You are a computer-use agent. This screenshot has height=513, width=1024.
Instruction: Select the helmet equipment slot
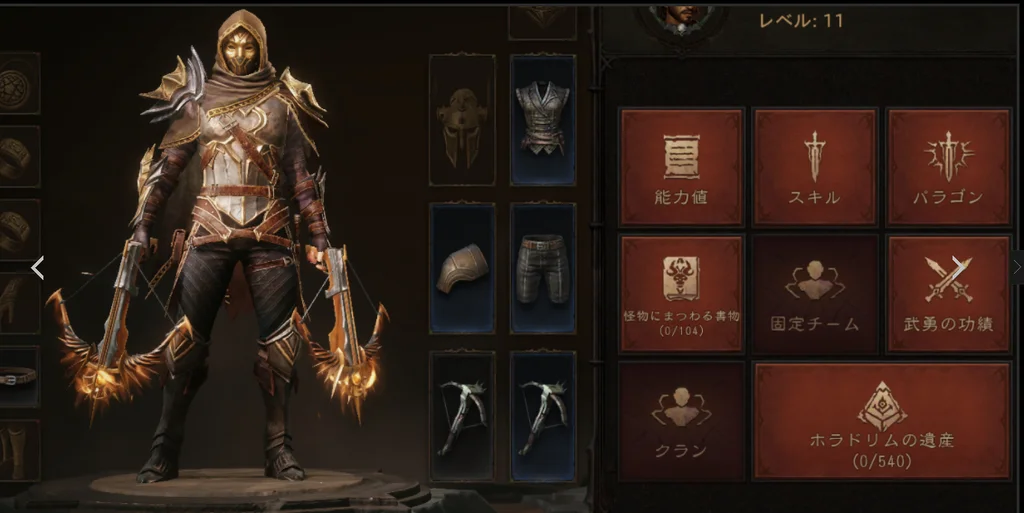point(462,120)
